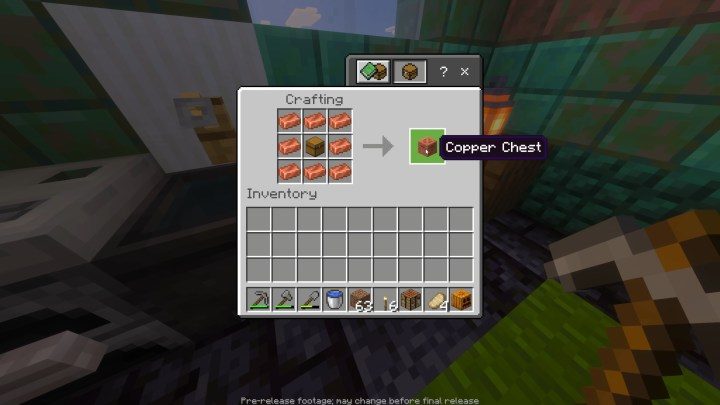Switch to the recipe book tab
The height and width of the screenshot is (405, 720).
point(373,72)
